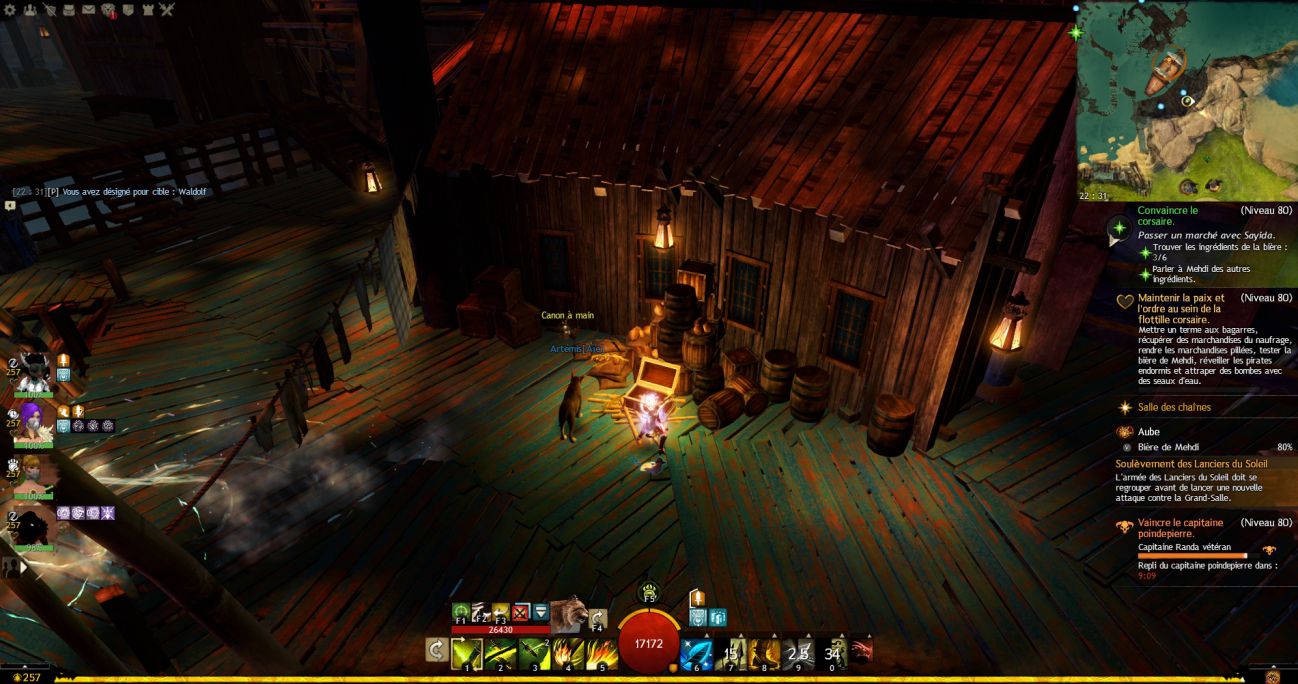Use the flame weapon skill in slot 5
Image resolution: width=1298 pixels, height=684 pixels.
point(602,654)
